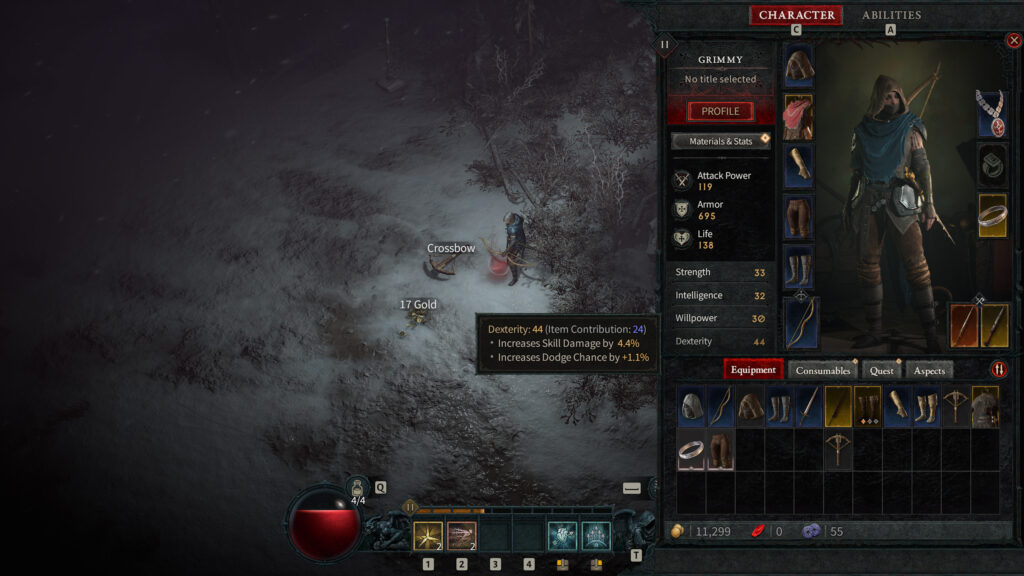The image size is (1024, 576).
Task: Expand Materials & Stats
Action: pyautogui.click(x=720, y=141)
